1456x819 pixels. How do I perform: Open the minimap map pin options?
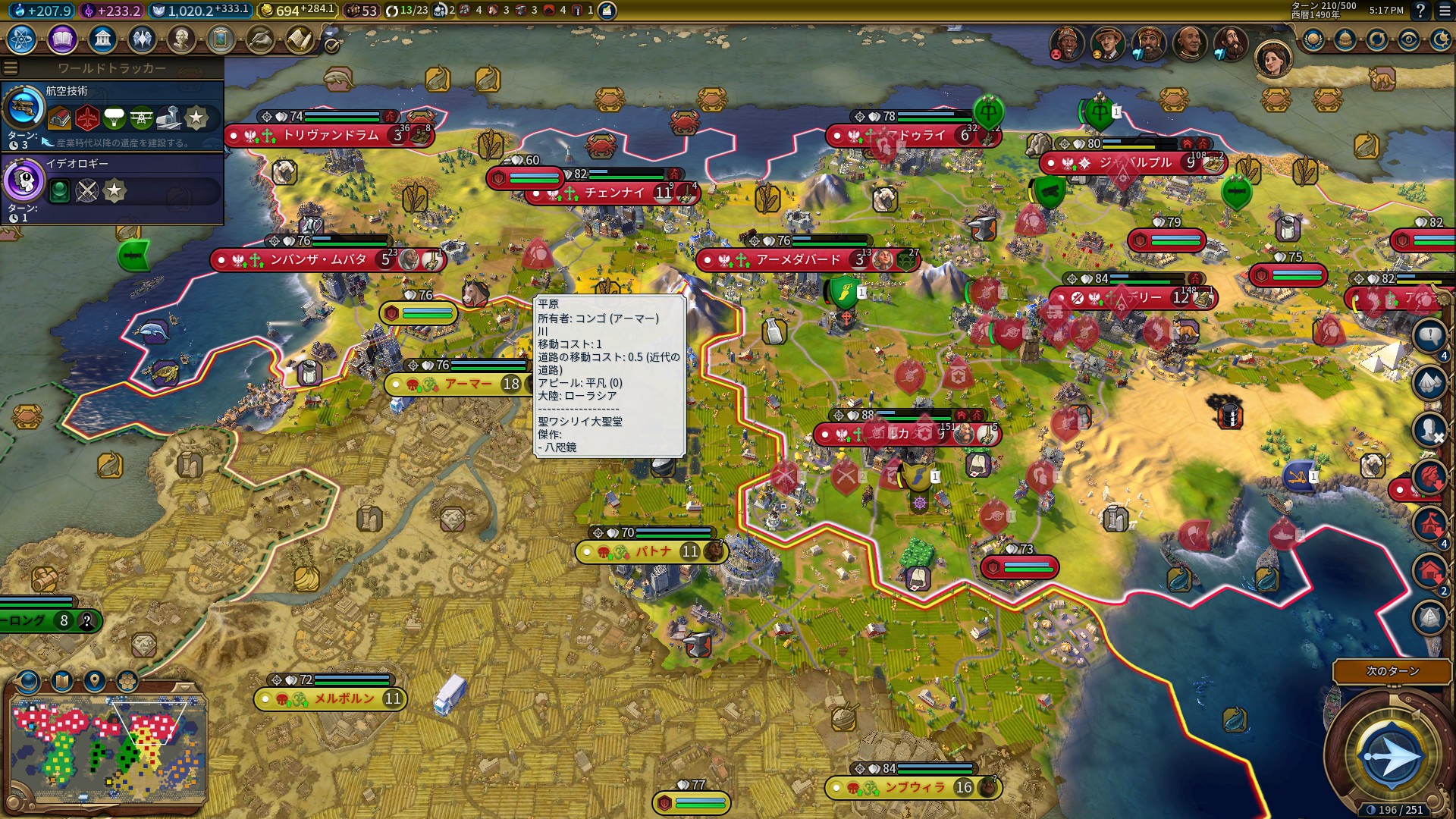click(95, 681)
